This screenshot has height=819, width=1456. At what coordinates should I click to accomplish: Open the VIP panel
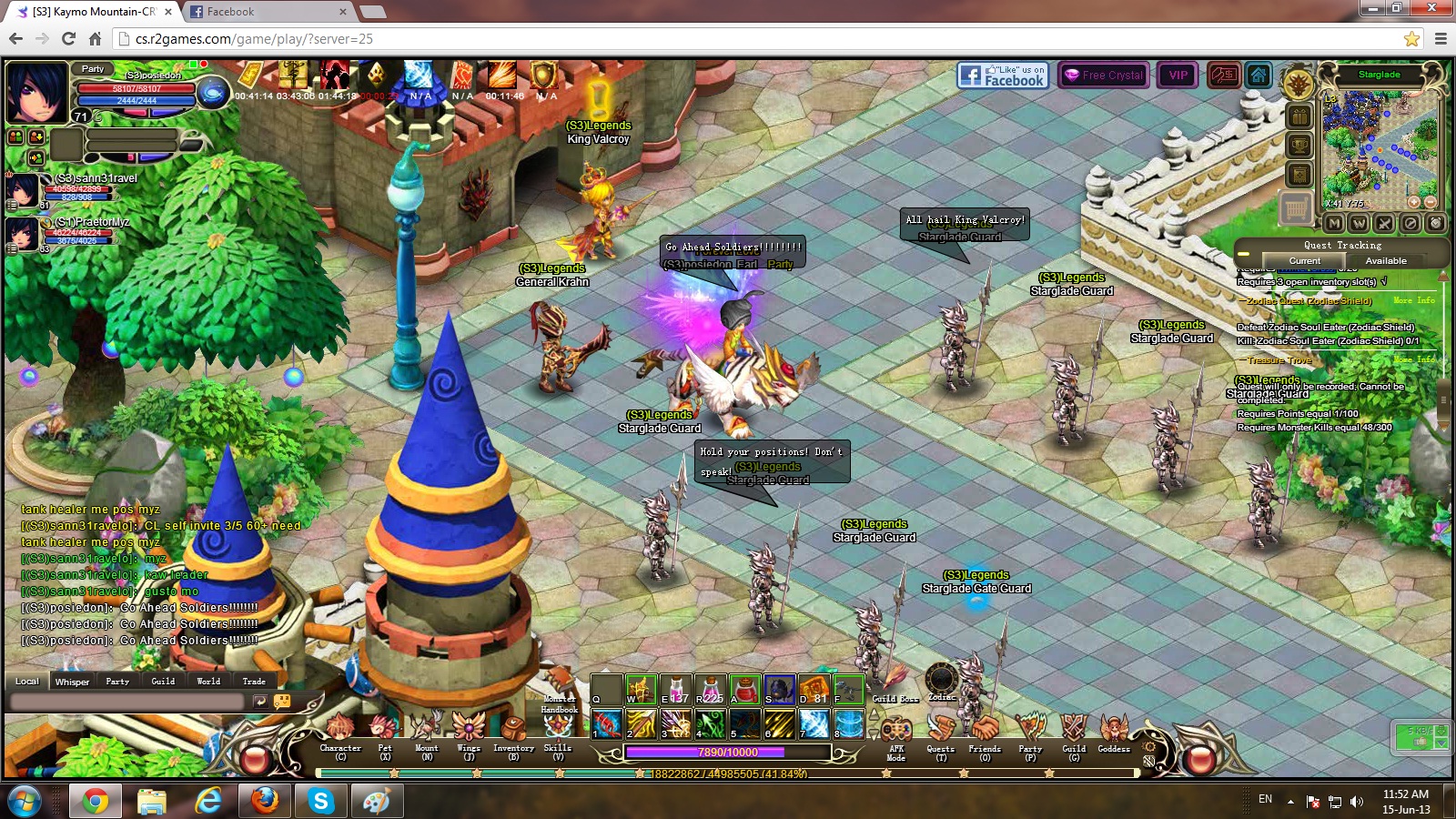(x=1178, y=76)
